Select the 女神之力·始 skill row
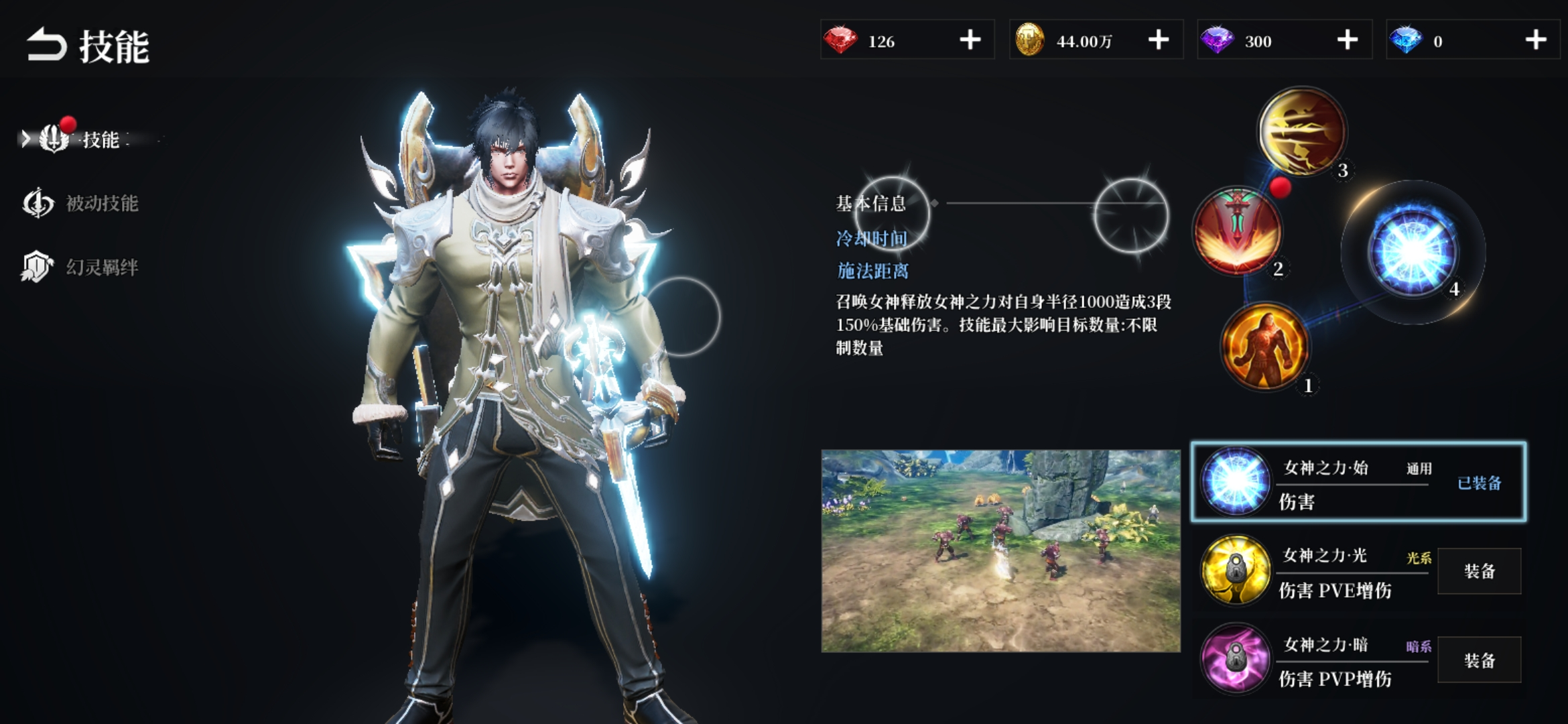The width and height of the screenshot is (1568, 724). point(1358,482)
